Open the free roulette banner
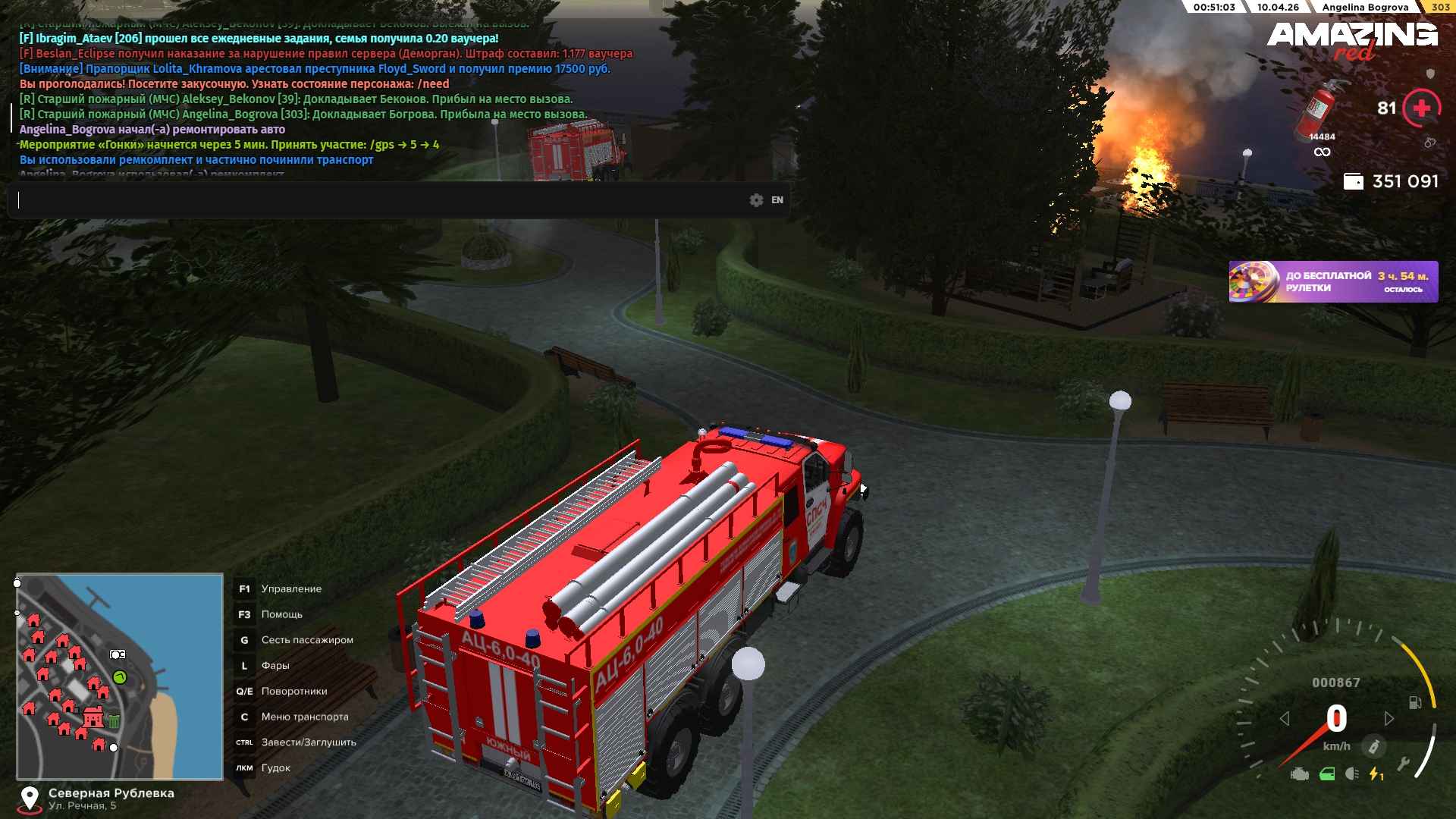 [x=1333, y=281]
